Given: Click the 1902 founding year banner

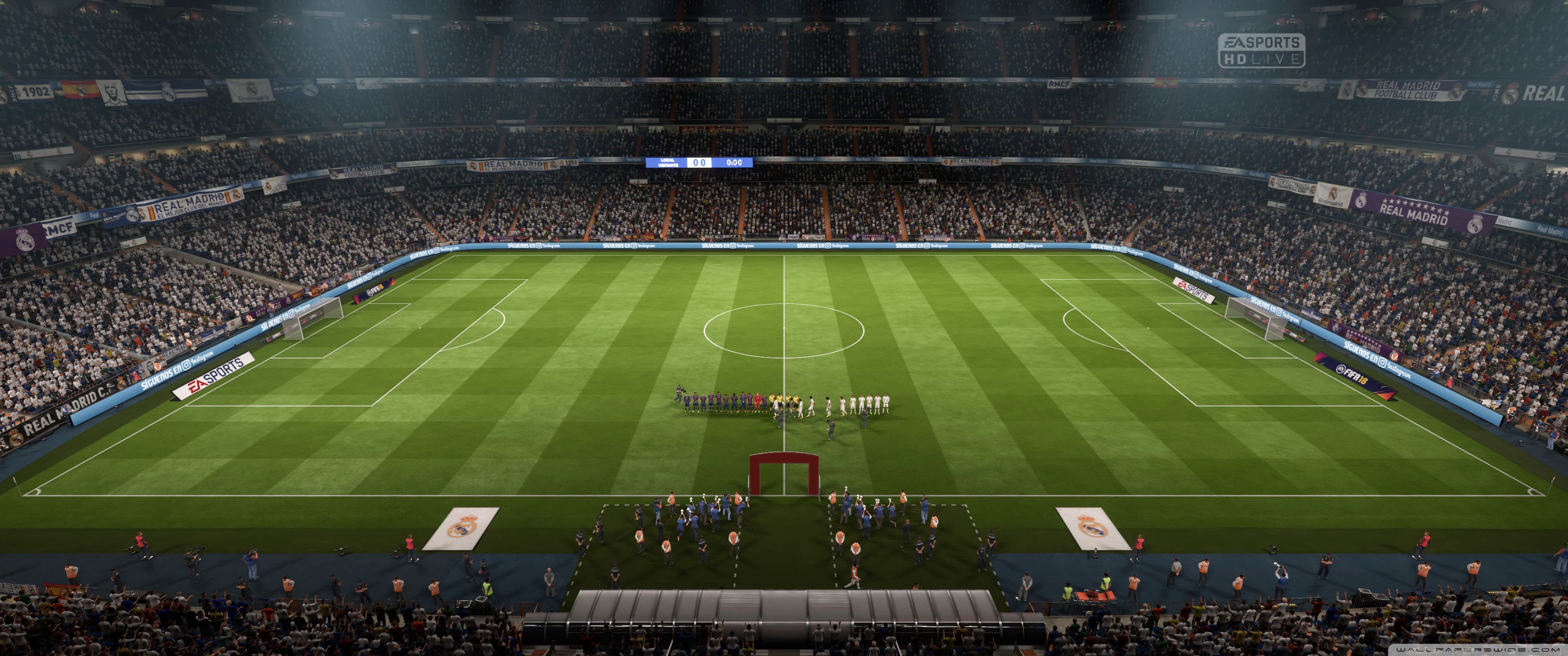Looking at the screenshot, I should (x=36, y=90).
